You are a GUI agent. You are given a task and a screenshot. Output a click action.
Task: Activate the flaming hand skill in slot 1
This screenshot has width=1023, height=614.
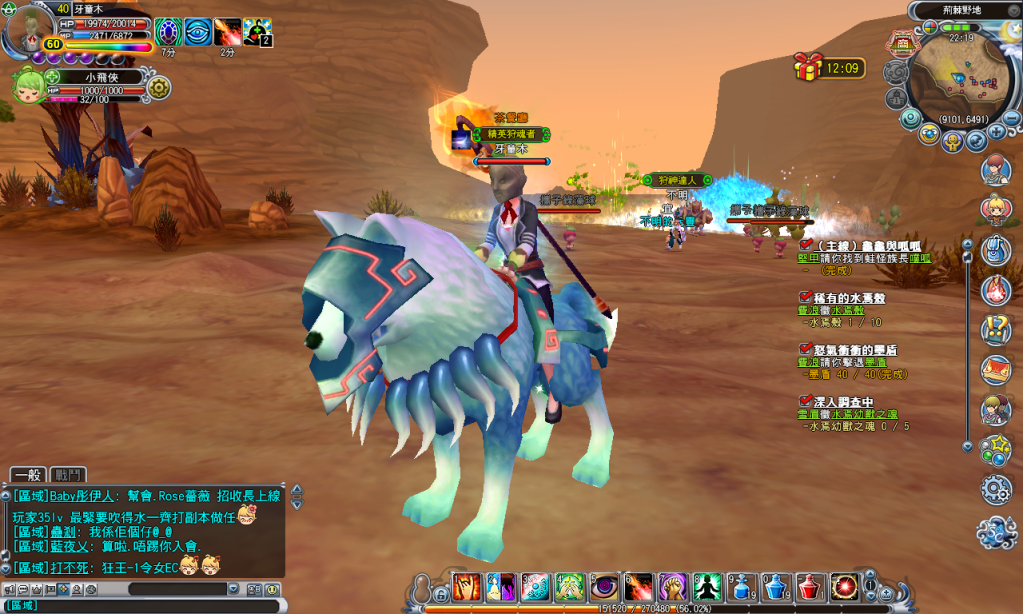click(x=467, y=586)
